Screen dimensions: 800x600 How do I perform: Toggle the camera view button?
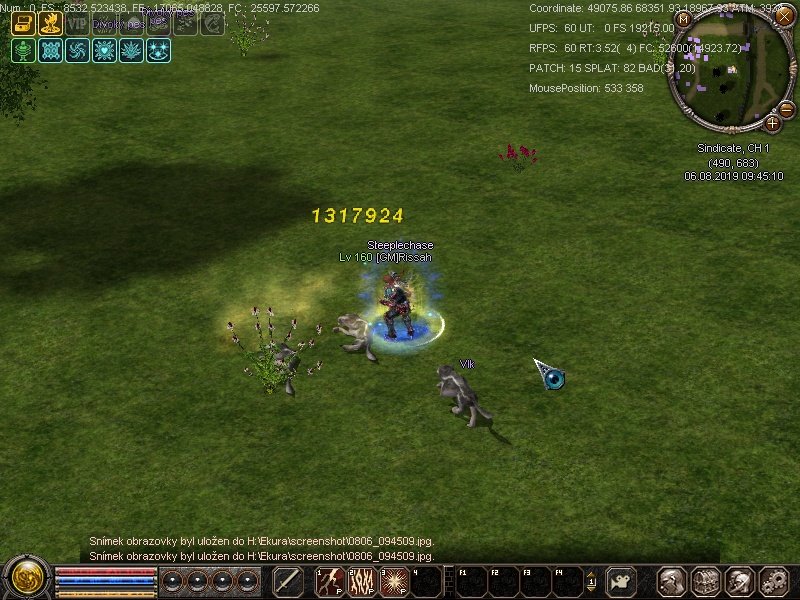point(622,581)
